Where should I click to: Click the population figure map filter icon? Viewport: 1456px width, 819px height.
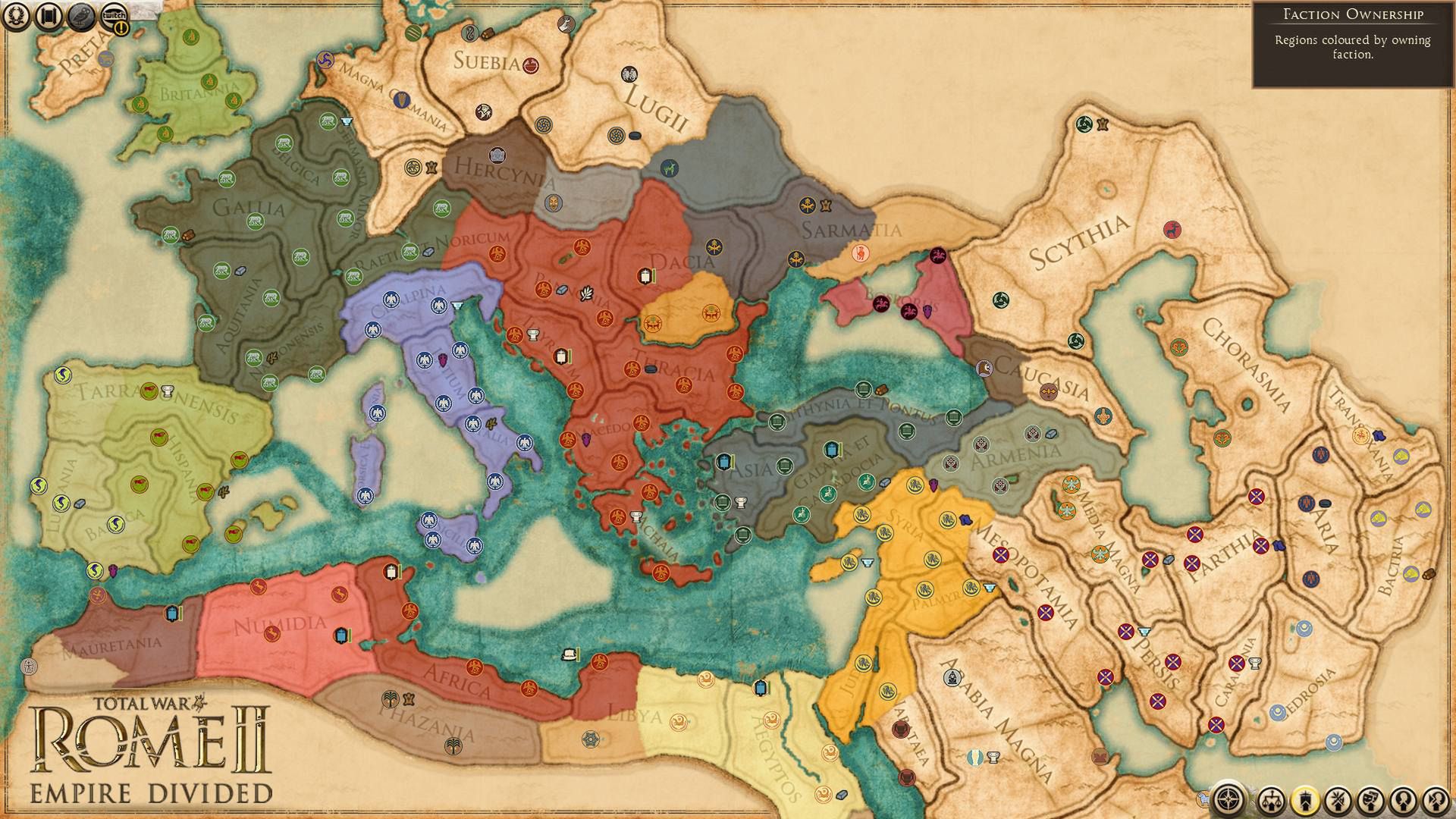[1401, 800]
